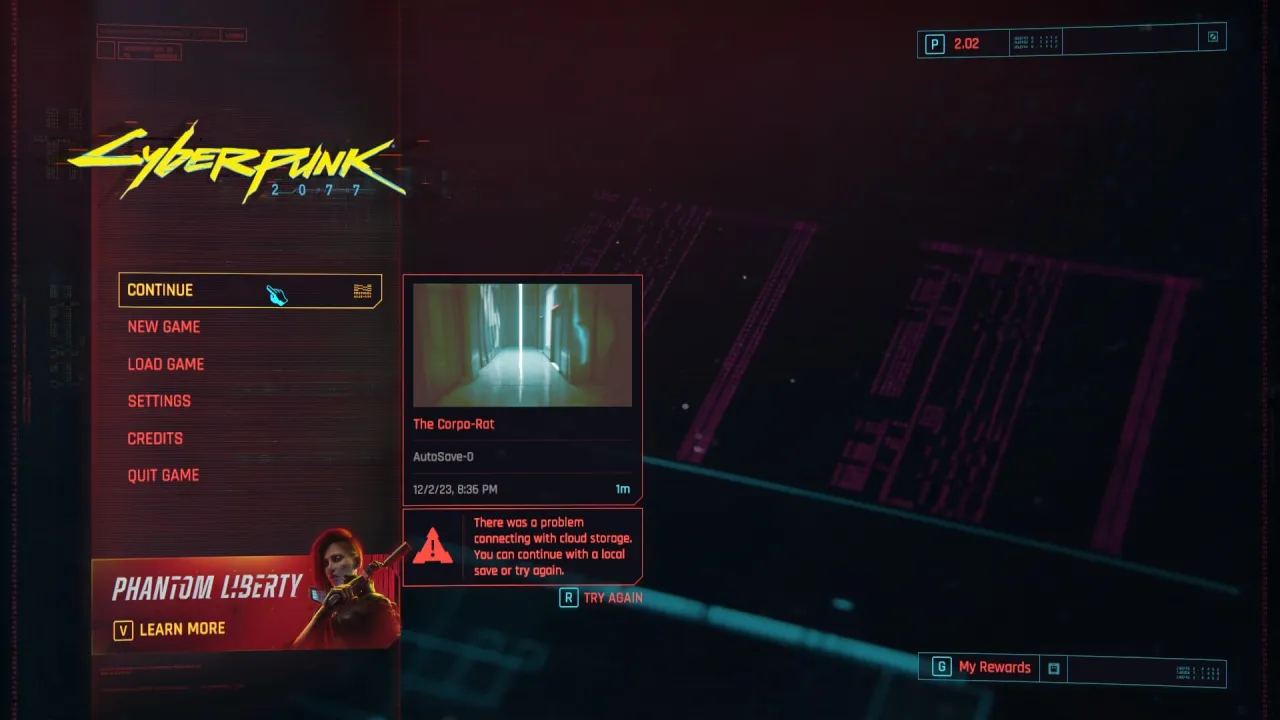The image size is (1280, 720).
Task: Click the G key icon next to My Rewards
Action: pyautogui.click(x=940, y=667)
